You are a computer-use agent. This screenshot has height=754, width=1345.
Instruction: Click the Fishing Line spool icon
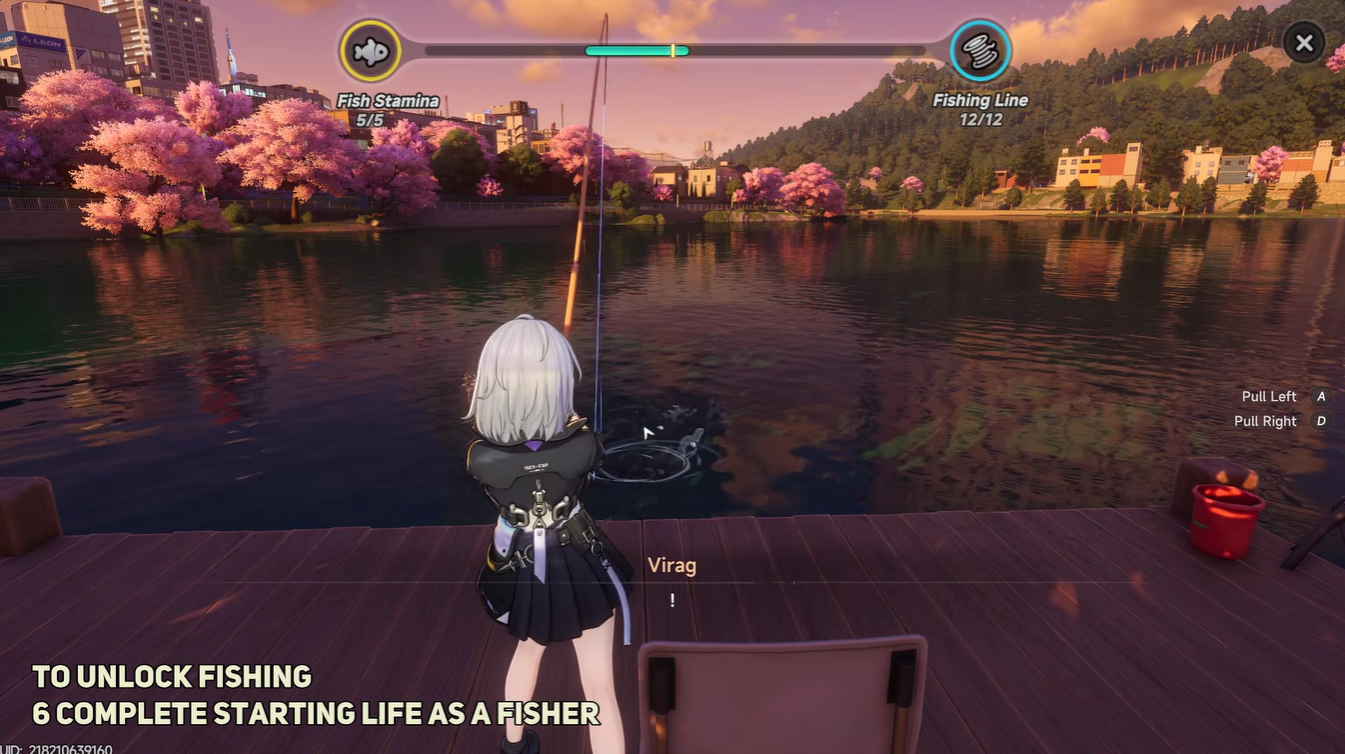(x=978, y=49)
